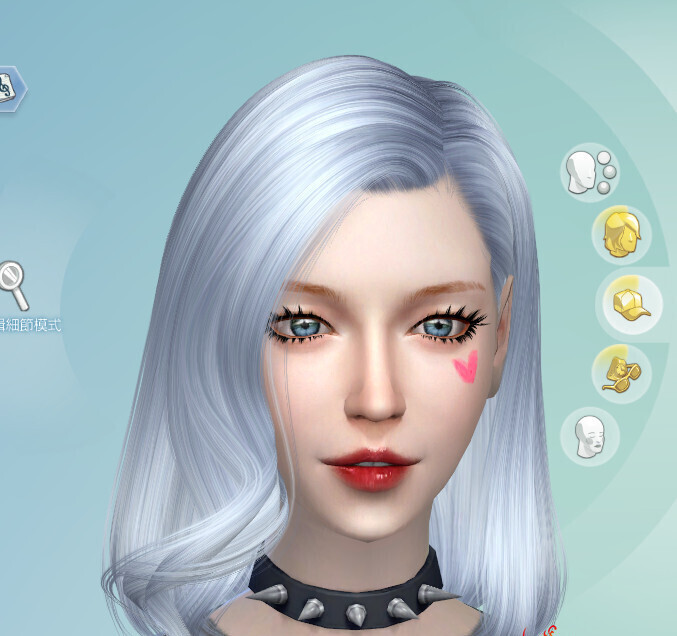Open the face presets head category
This screenshot has width=677, height=636.
click(589, 172)
